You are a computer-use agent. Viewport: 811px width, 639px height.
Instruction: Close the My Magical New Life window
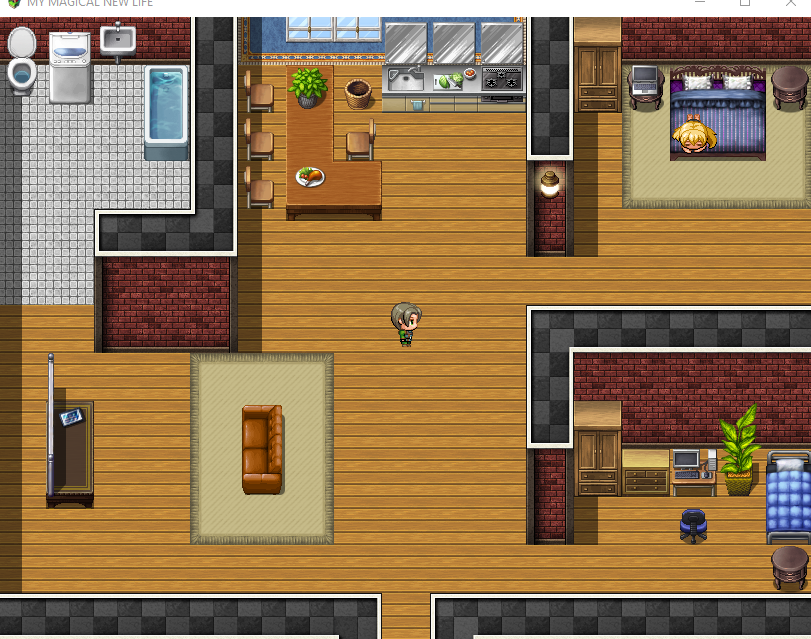(x=791, y=3)
